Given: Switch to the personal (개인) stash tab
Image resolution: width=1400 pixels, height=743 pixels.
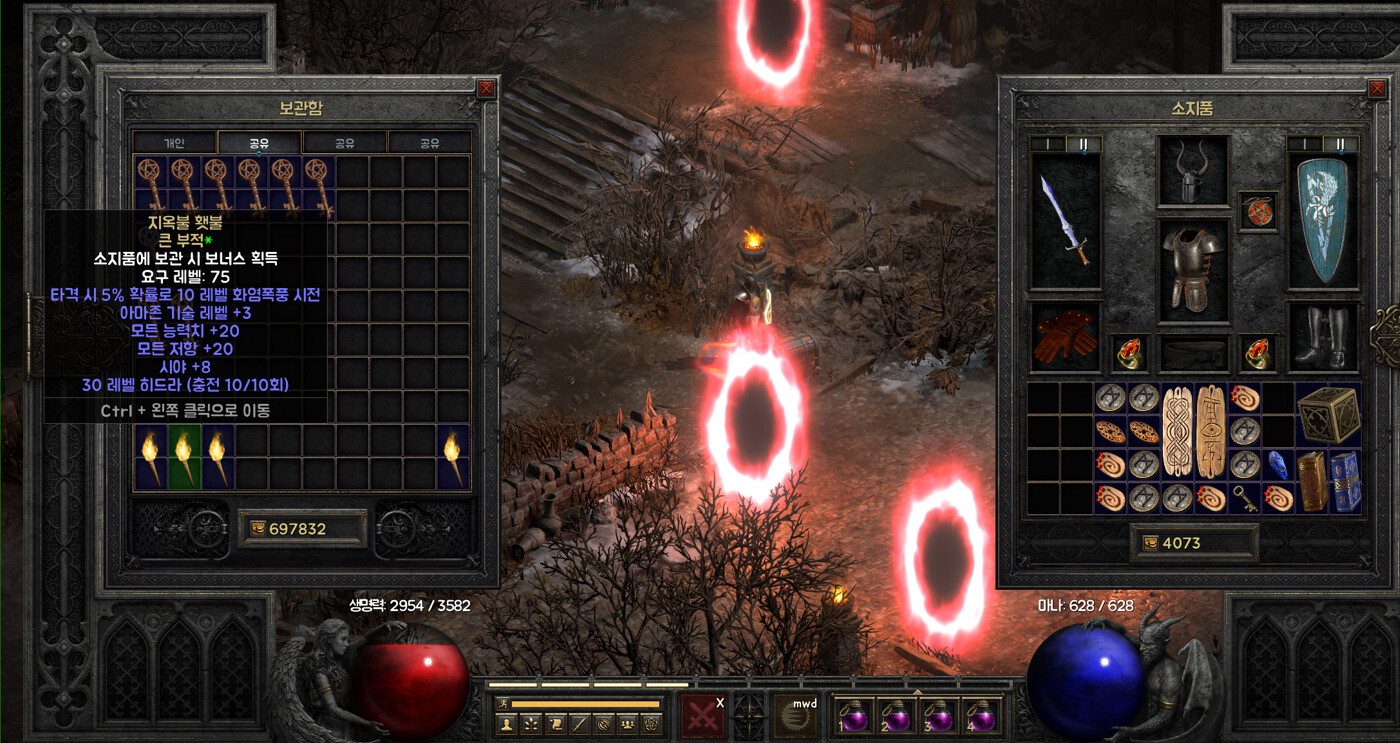Looking at the screenshot, I should pos(175,143).
